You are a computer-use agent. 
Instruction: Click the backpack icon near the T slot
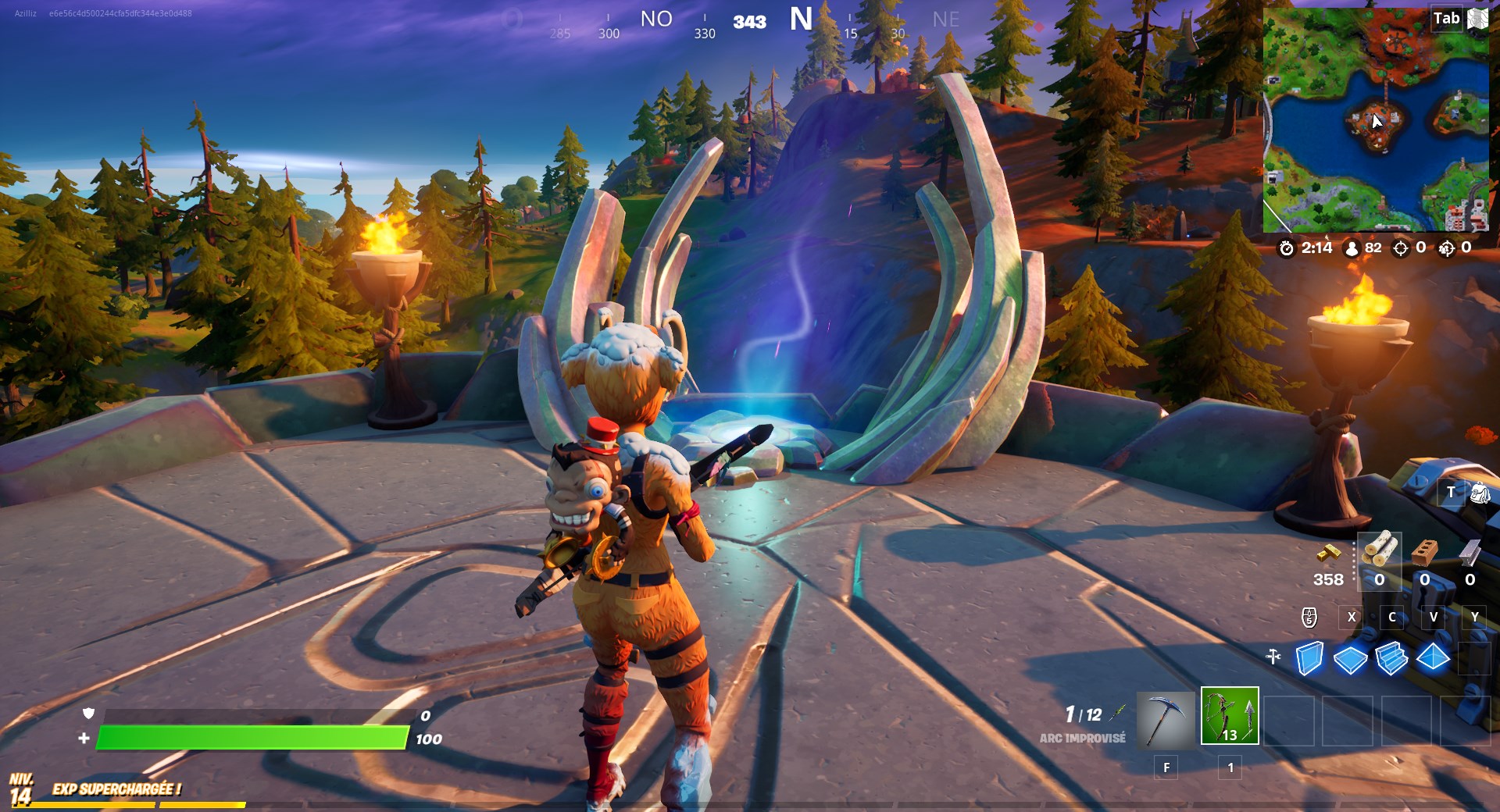pos(1480,493)
